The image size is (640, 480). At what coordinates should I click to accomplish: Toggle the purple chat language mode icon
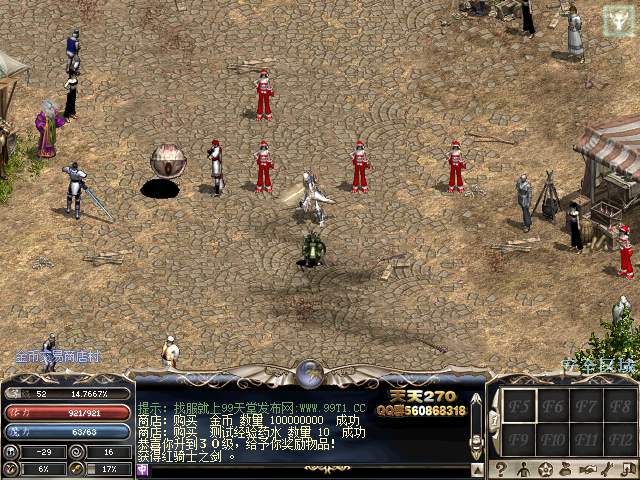pos(142,469)
